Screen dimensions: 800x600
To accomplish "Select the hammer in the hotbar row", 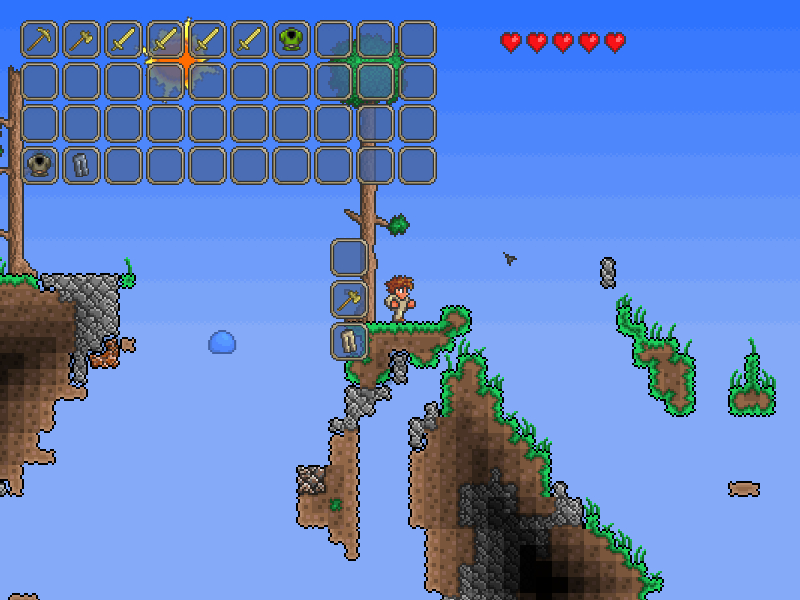I will (82, 40).
